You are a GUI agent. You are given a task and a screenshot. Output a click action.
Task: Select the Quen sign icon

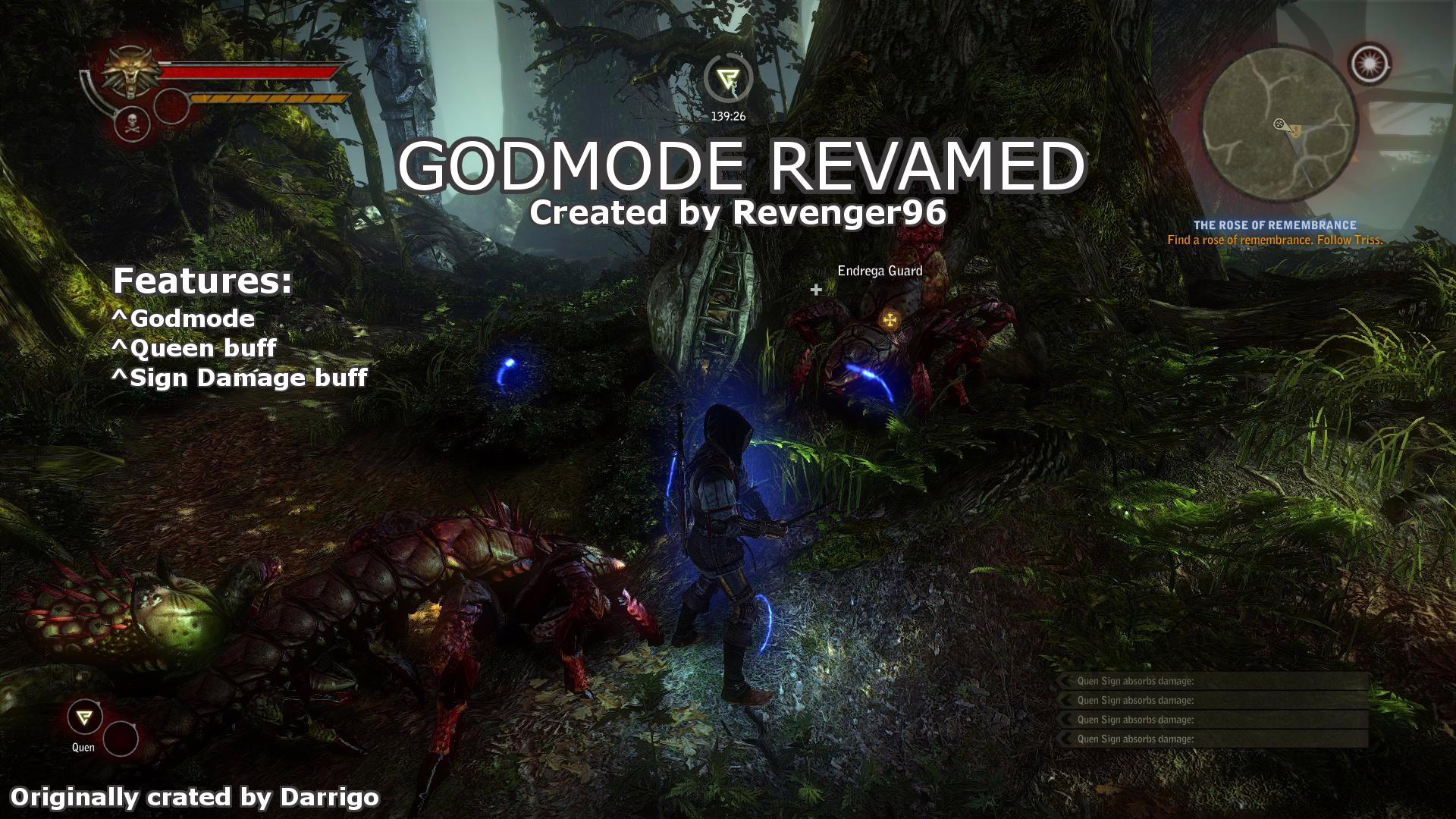[x=84, y=717]
